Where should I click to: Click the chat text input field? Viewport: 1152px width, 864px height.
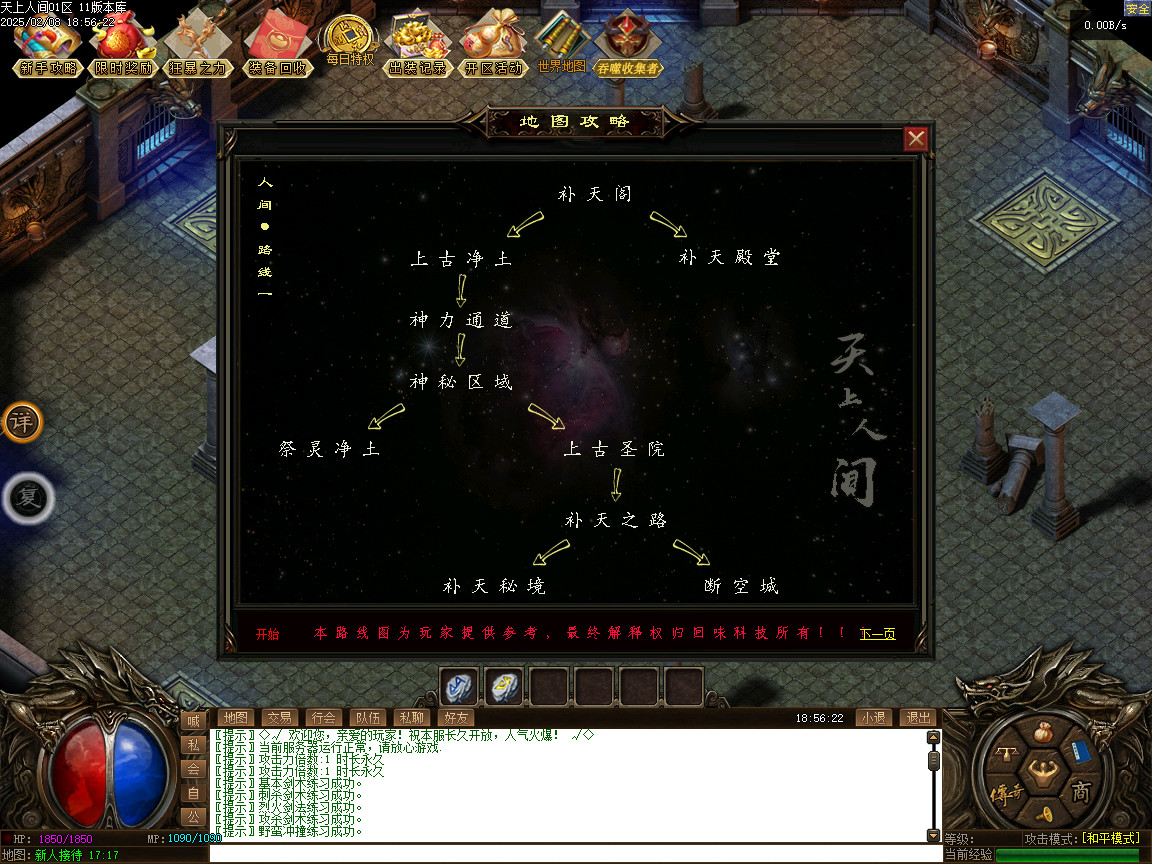coord(575,854)
